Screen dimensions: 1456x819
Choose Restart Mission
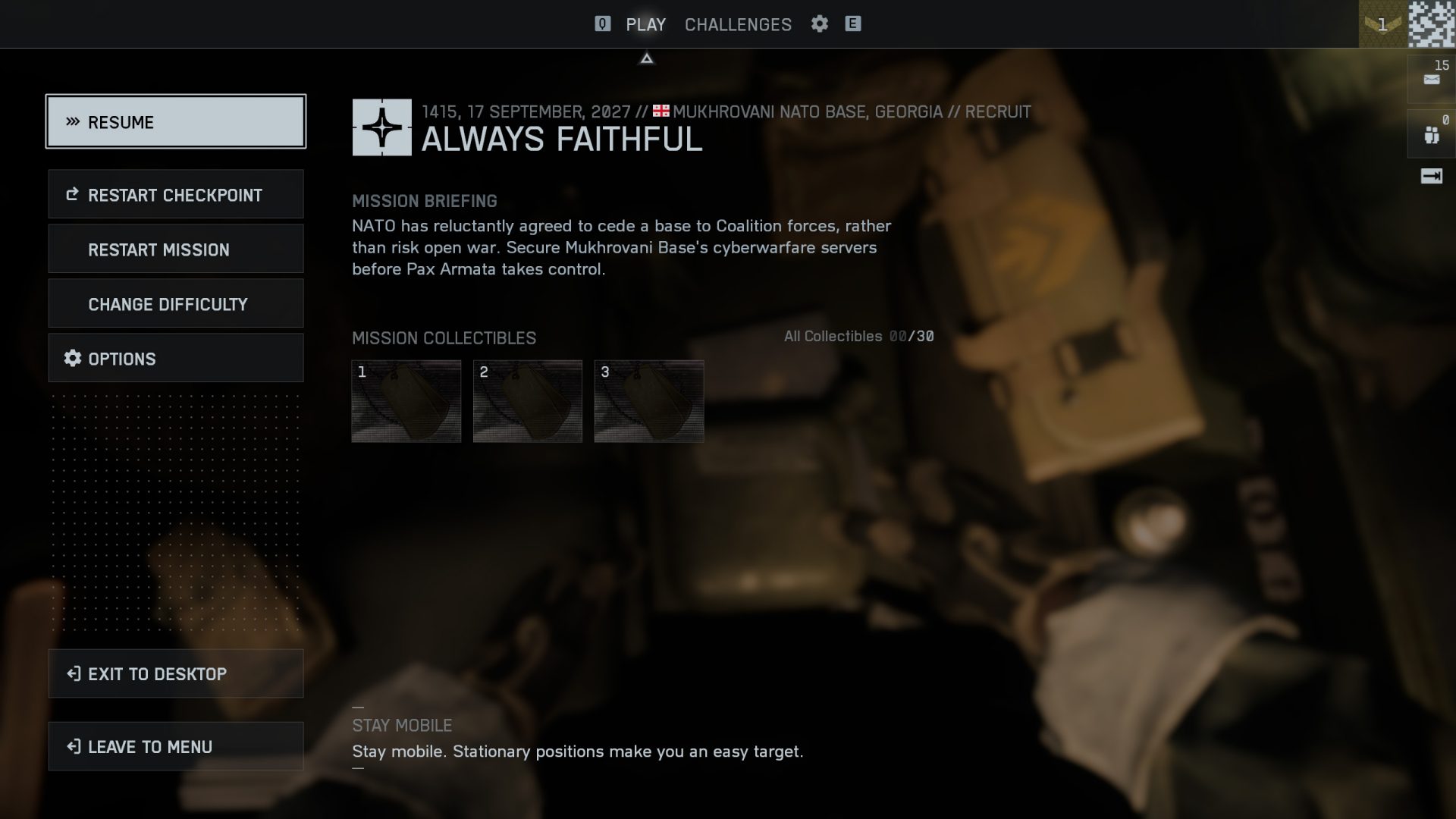[176, 249]
